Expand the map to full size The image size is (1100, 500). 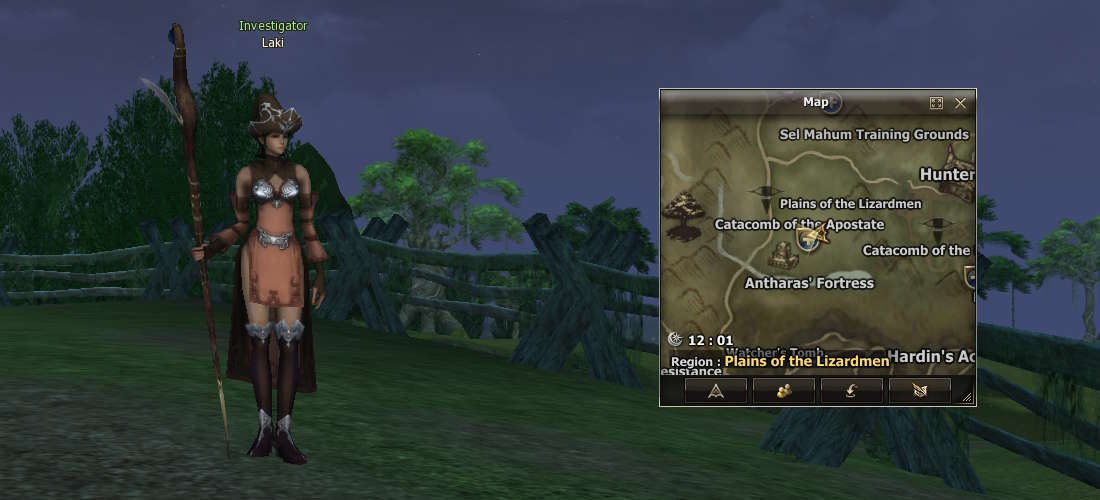click(936, 103)
